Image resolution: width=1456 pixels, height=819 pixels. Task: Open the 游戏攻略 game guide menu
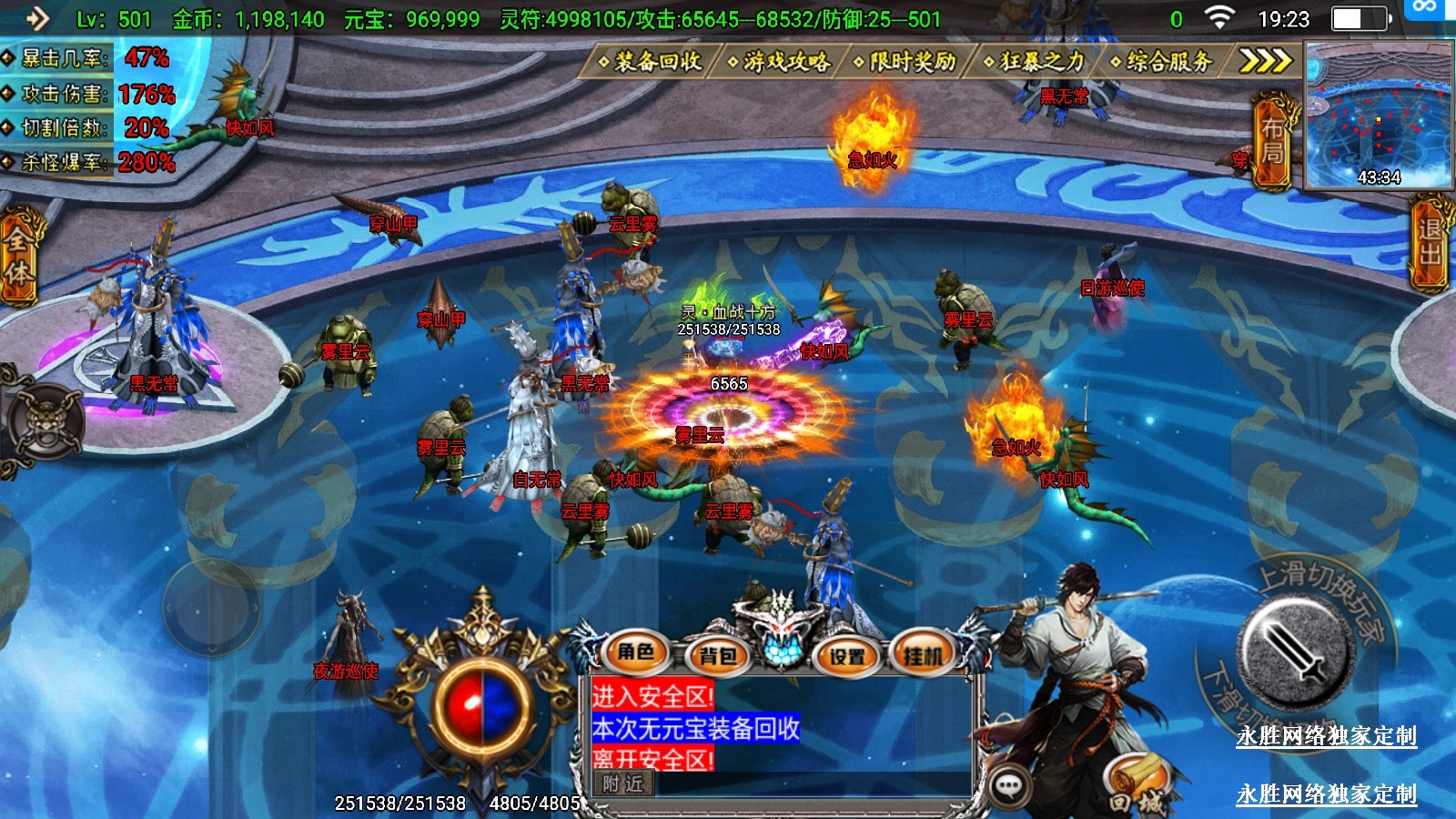tap(780, 61)
